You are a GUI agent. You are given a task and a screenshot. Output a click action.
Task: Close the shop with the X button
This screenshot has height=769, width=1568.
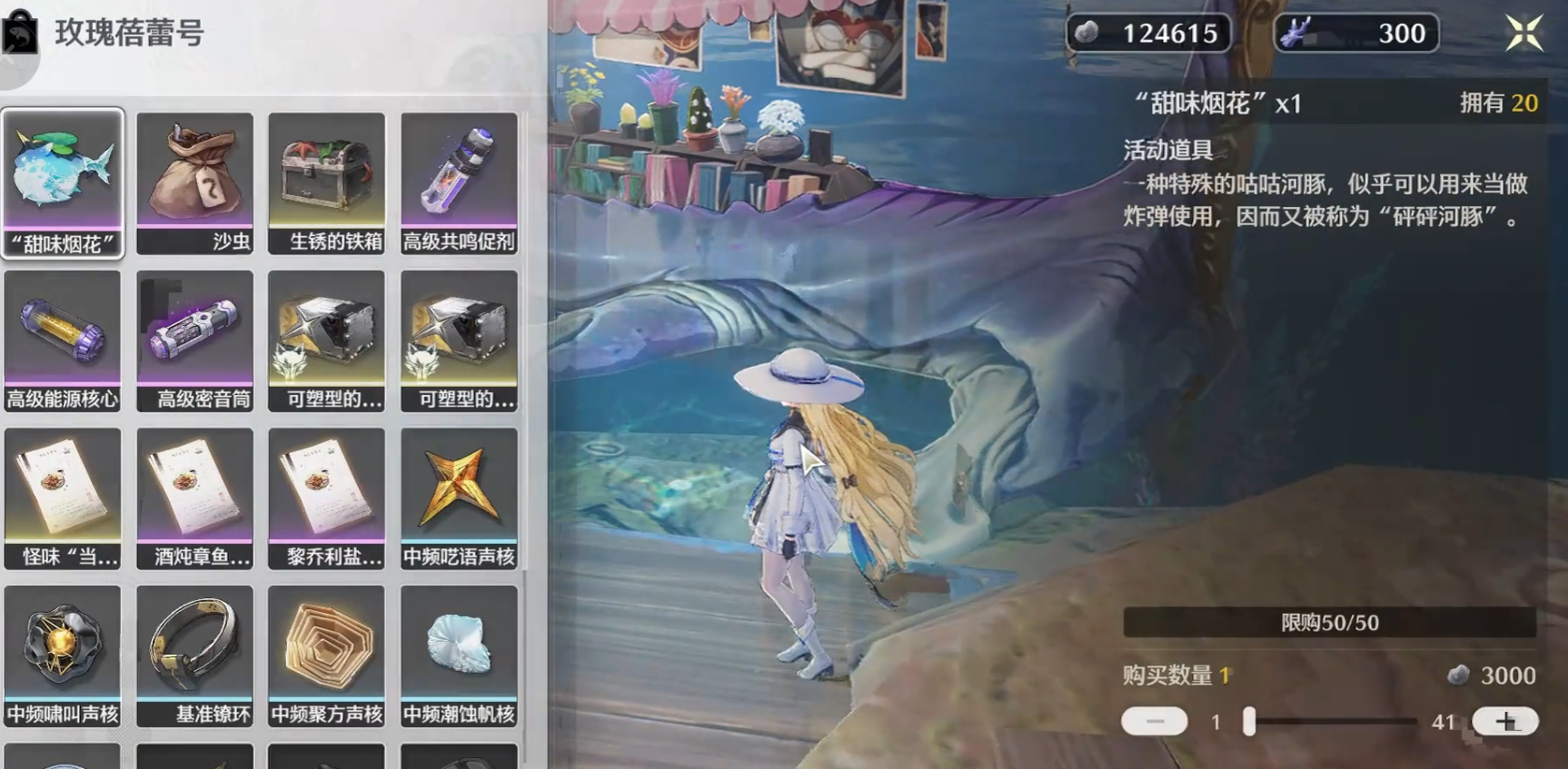[1526, 32]
